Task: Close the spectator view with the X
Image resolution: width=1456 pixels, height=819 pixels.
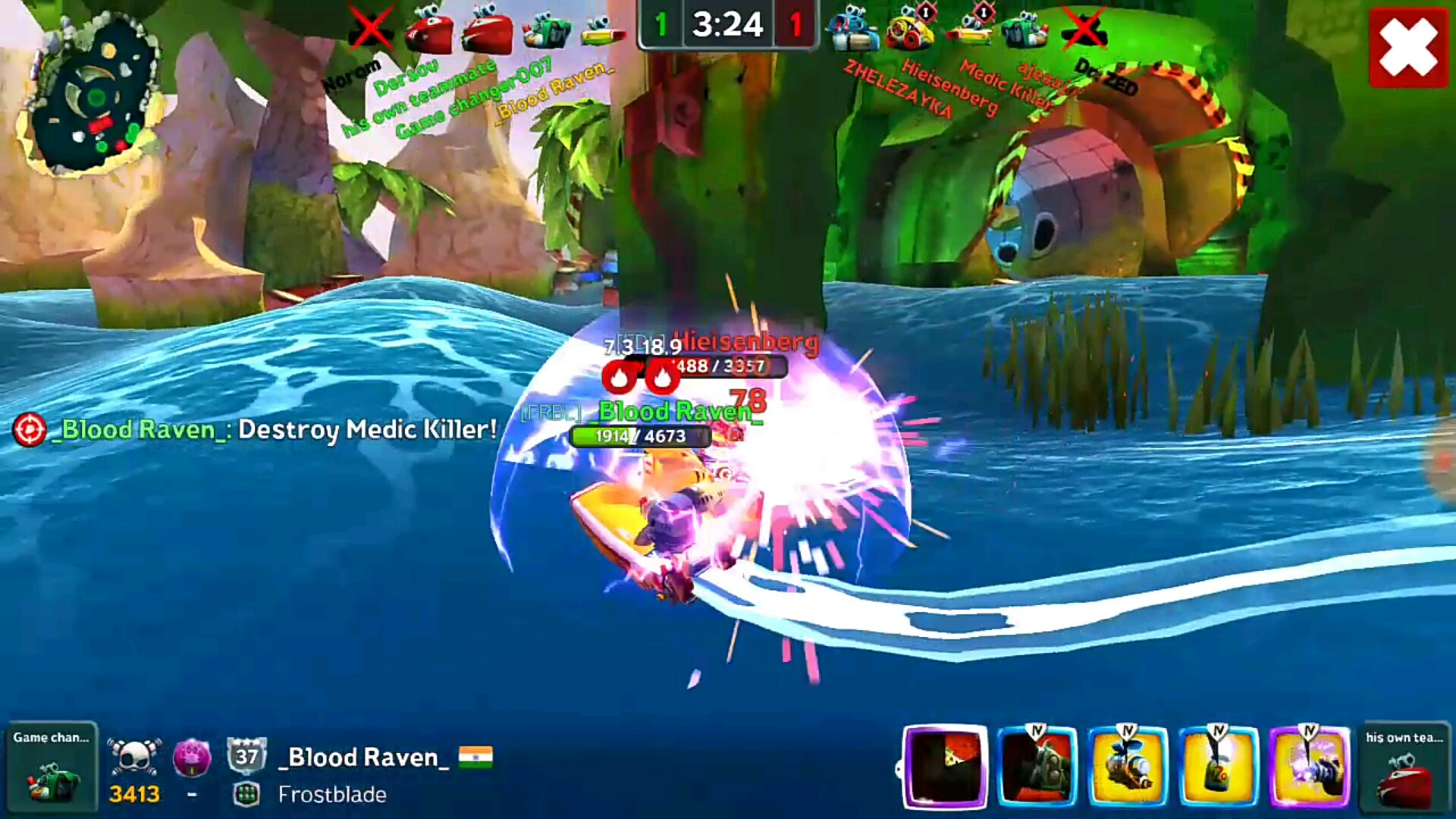Action: pos(1408,48)
